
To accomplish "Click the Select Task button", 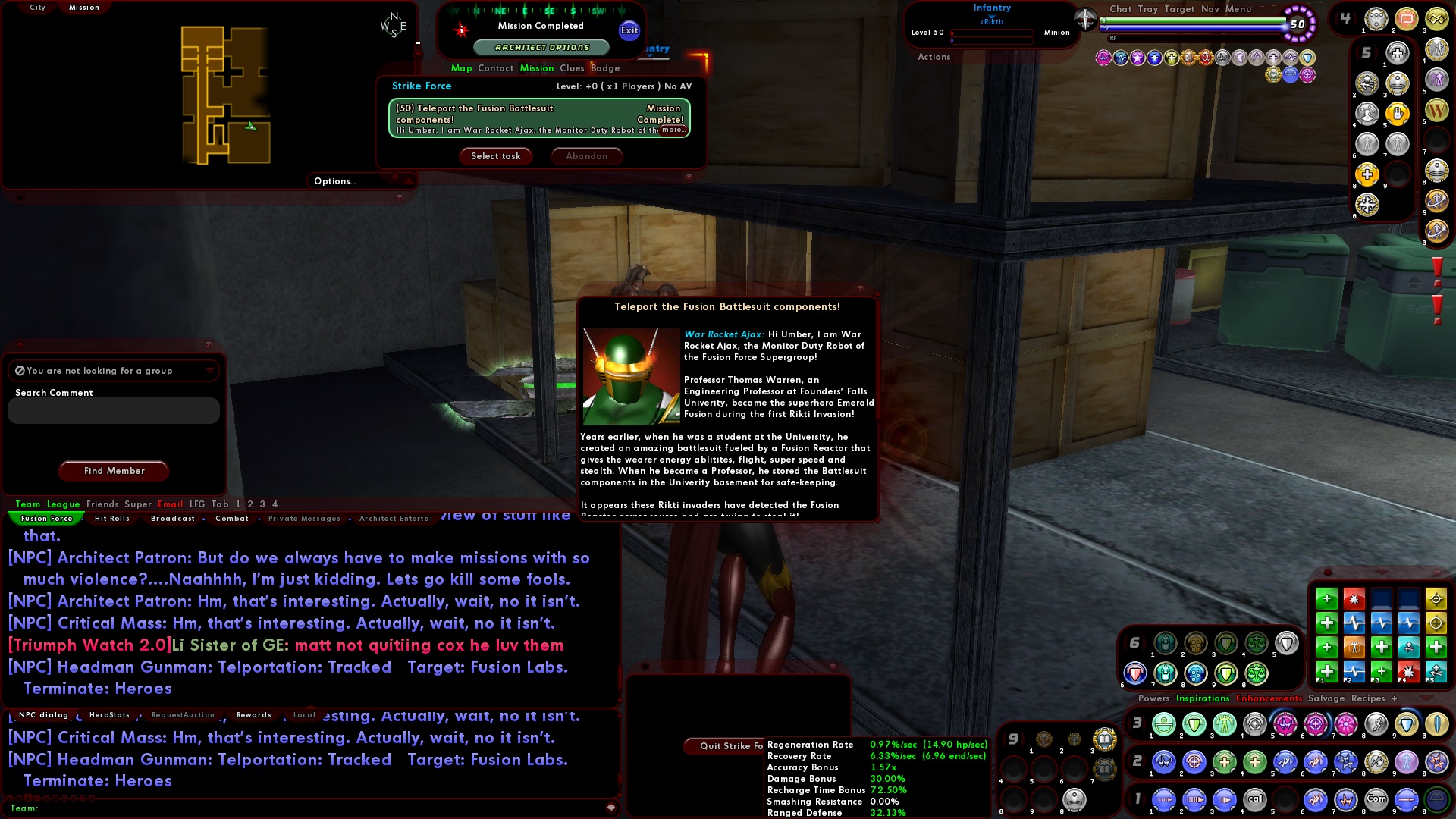I will [496, 156].
